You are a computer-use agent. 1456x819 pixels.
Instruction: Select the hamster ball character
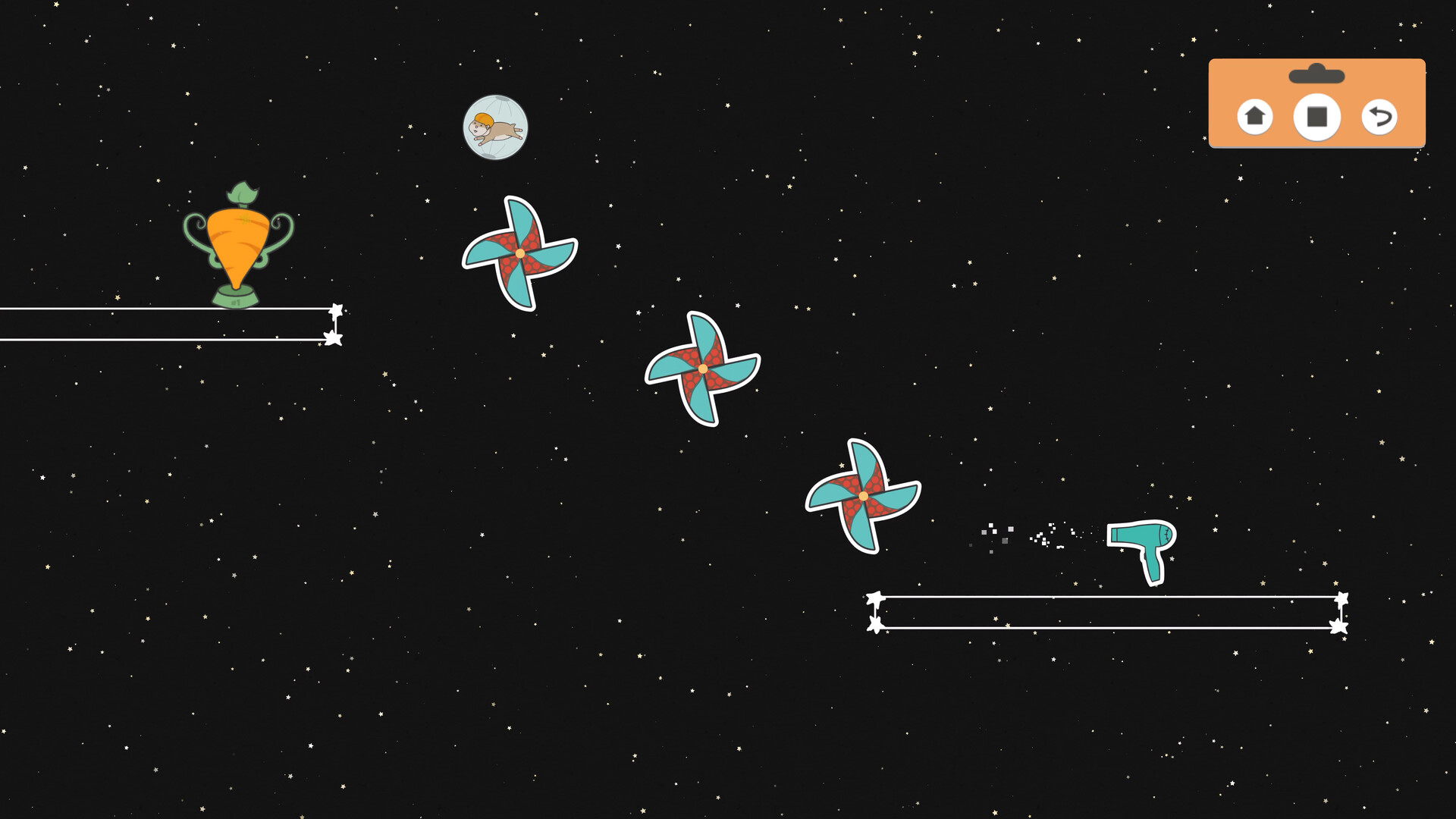(x=497, y=127)
